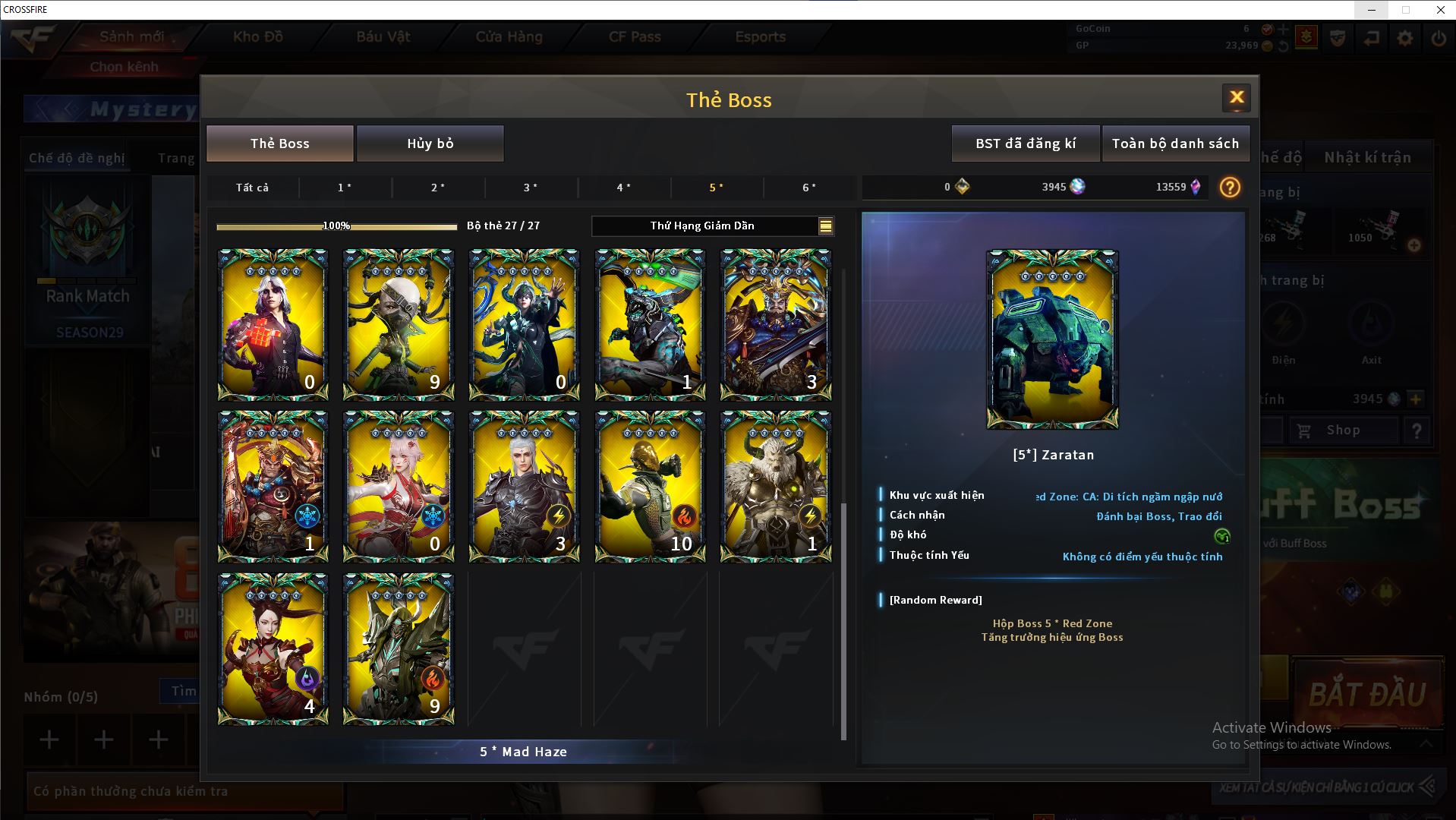Viewport: 1456px width, 820px height.
Task: Close the Thẻ Boss dialog
Action: (1236, 98)
